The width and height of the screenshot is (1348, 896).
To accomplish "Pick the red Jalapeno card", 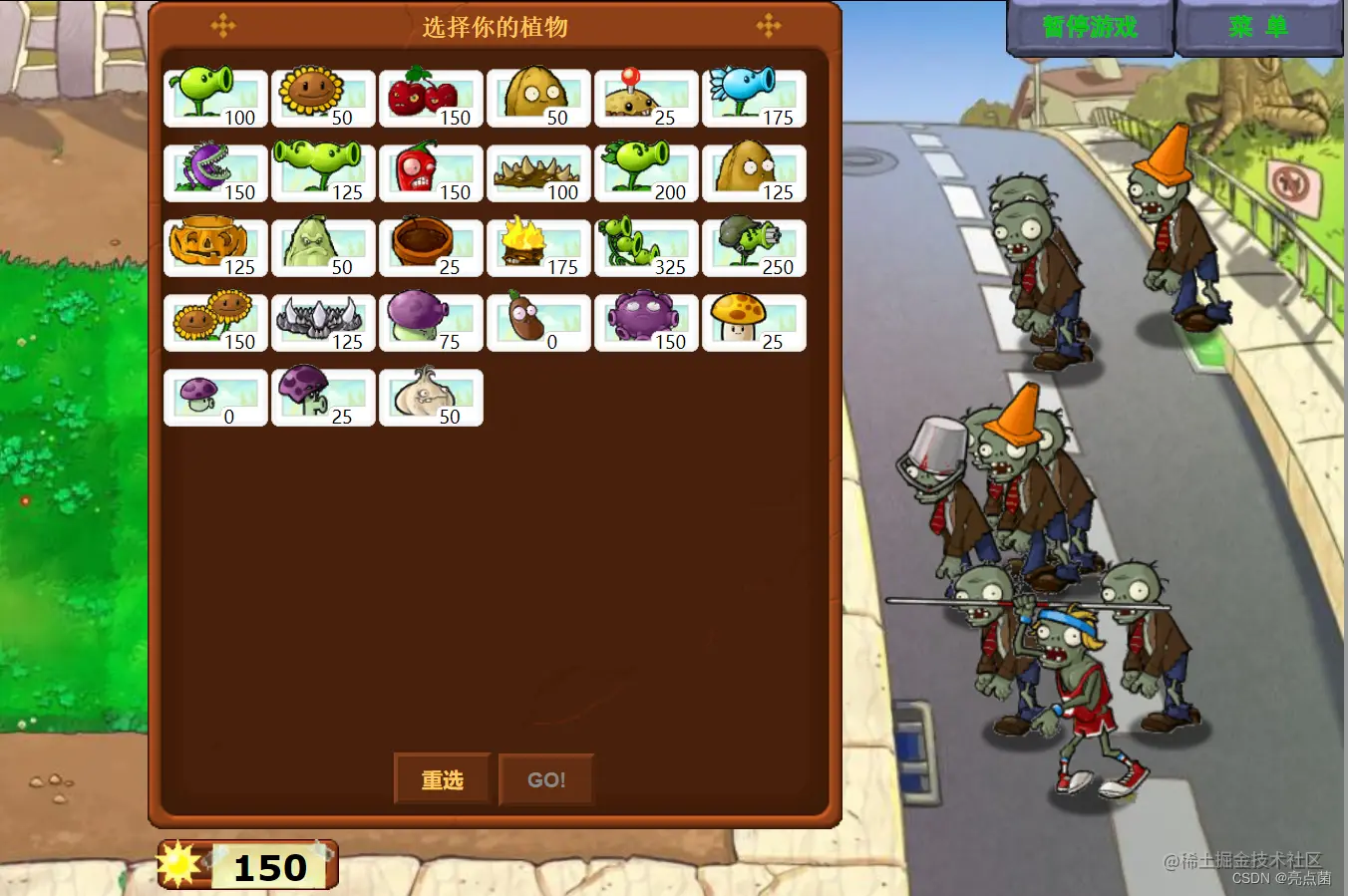I will click(431, 173).
